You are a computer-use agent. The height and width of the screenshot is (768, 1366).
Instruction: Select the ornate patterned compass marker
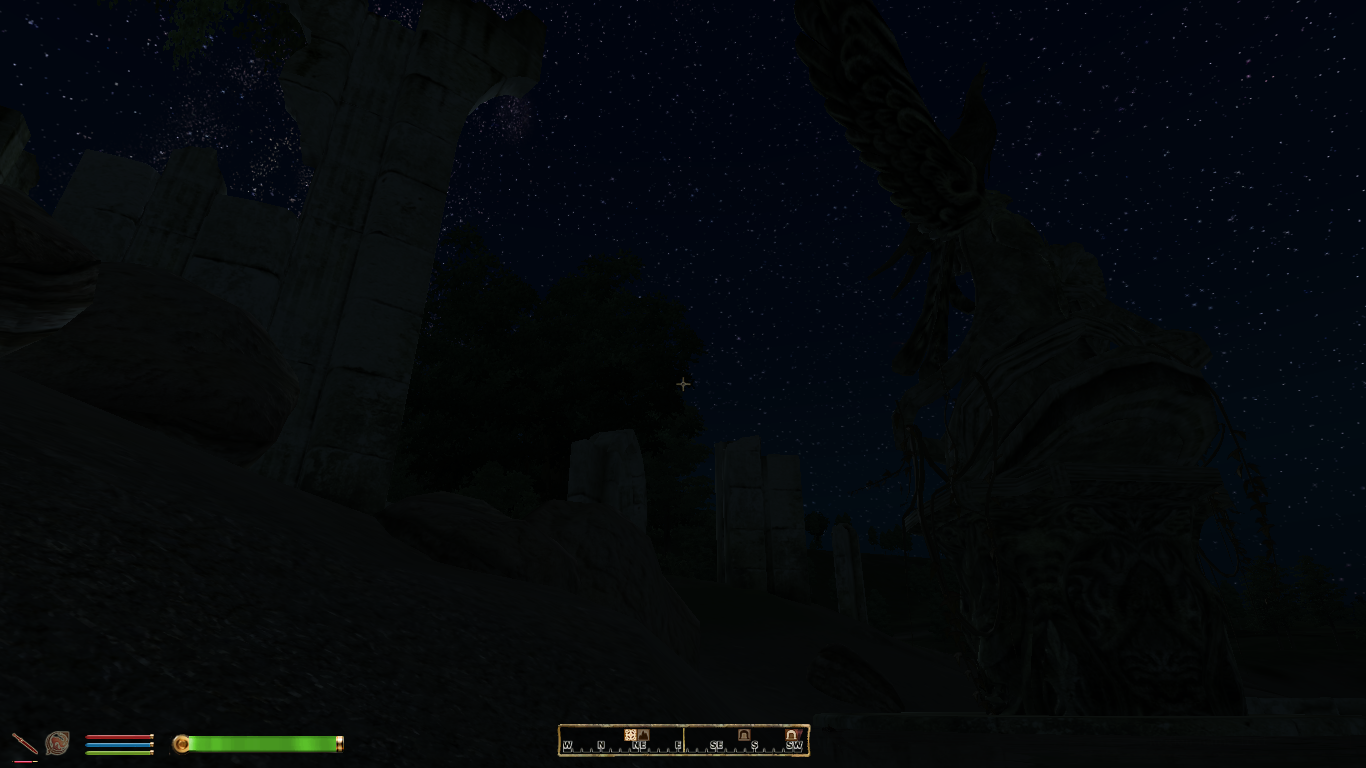click(630, 735)
